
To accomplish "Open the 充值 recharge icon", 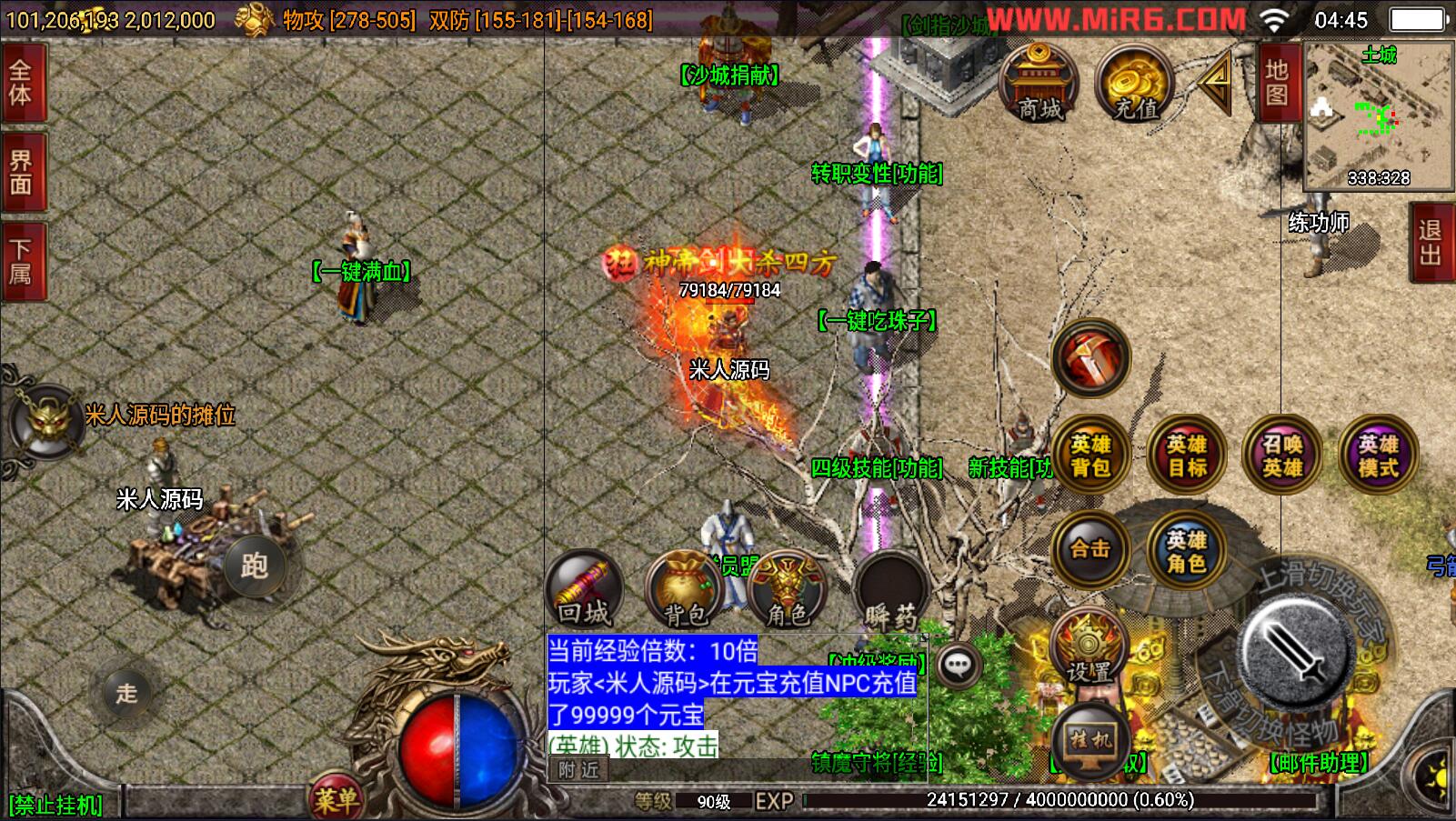I will point(1134,84).
